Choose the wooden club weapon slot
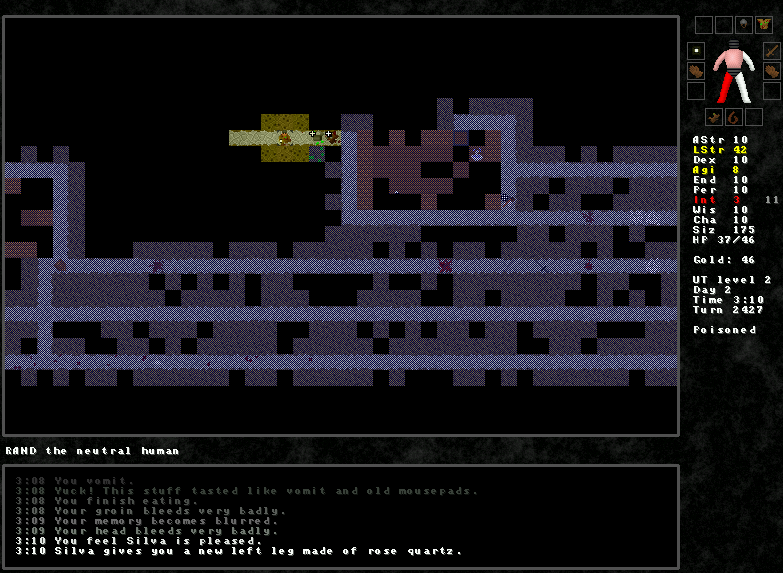 (x=771, y=51)
